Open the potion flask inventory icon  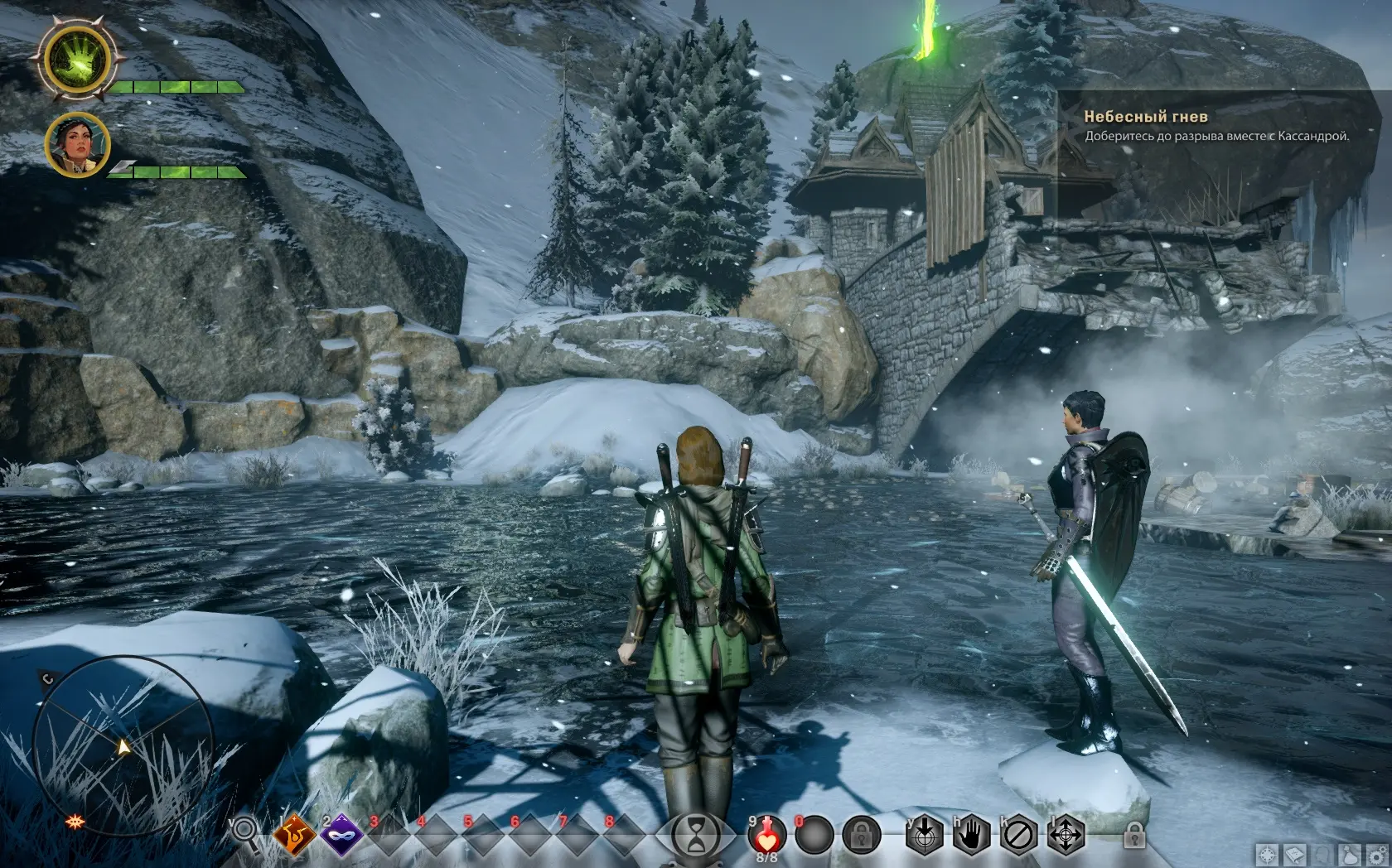(1348, 855)
